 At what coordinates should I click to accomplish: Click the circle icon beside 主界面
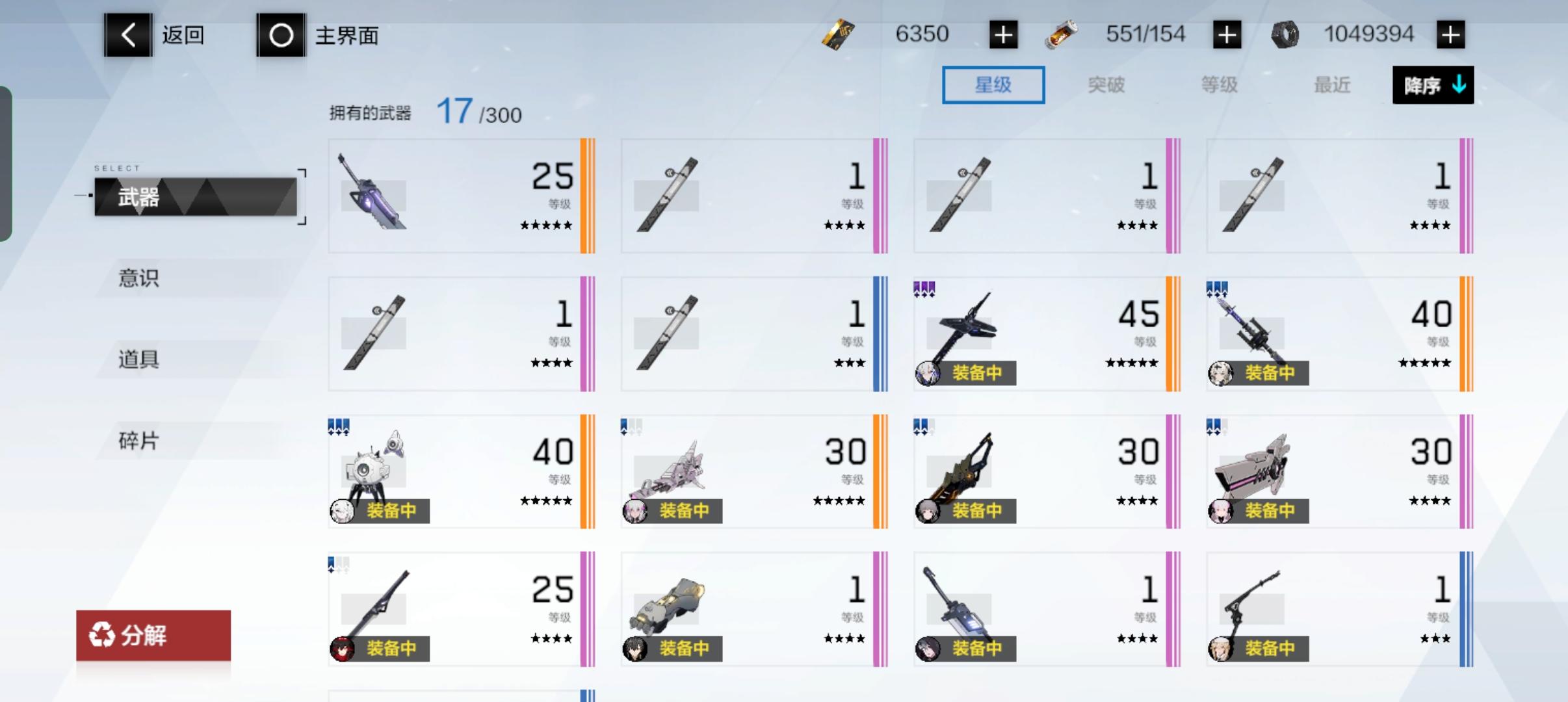[x=281, y=35]
